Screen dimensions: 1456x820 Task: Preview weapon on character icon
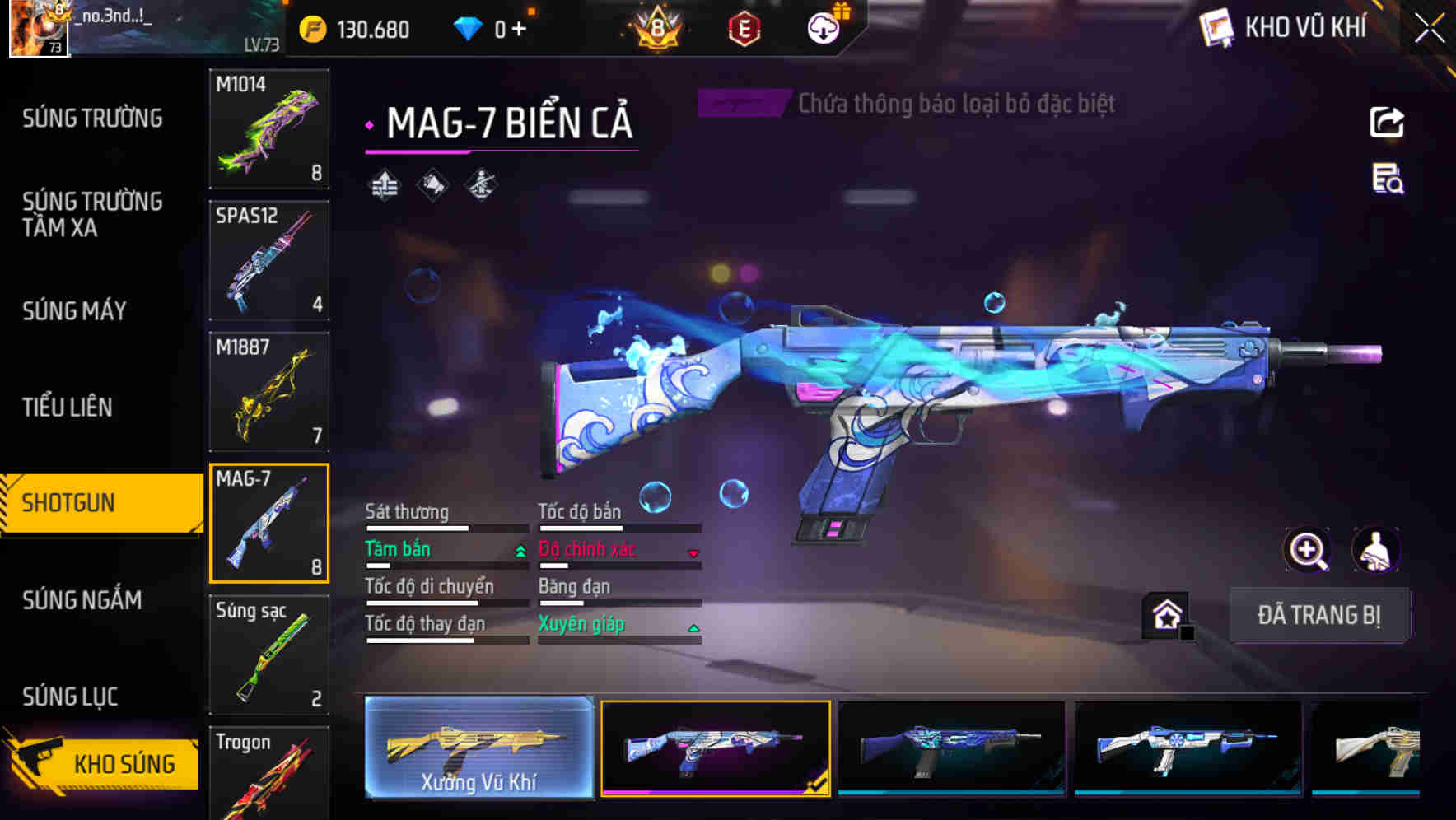pyautogui.click(x=1376, y=550)
